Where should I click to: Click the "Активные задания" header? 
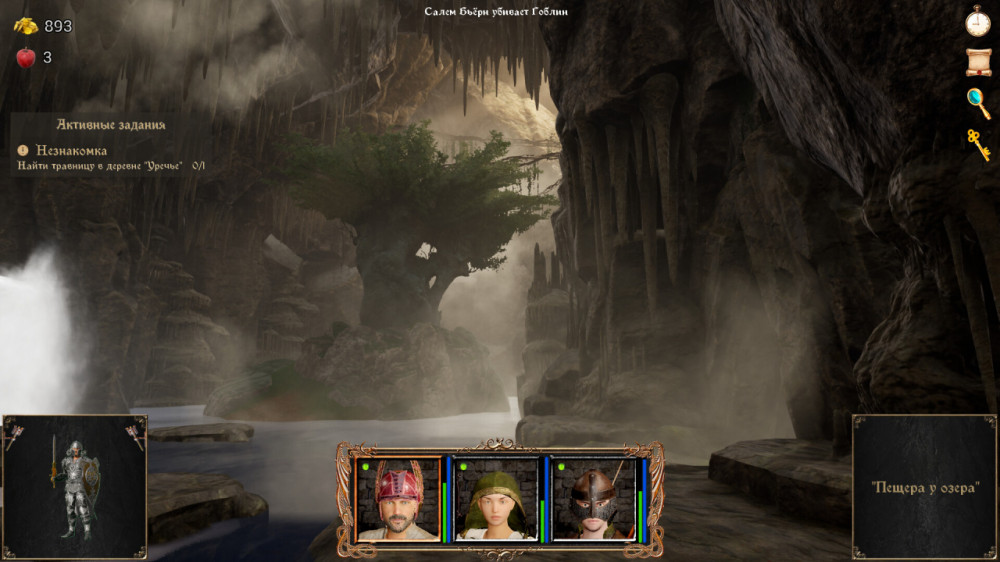pyautogui.click(x=110, y=125)
